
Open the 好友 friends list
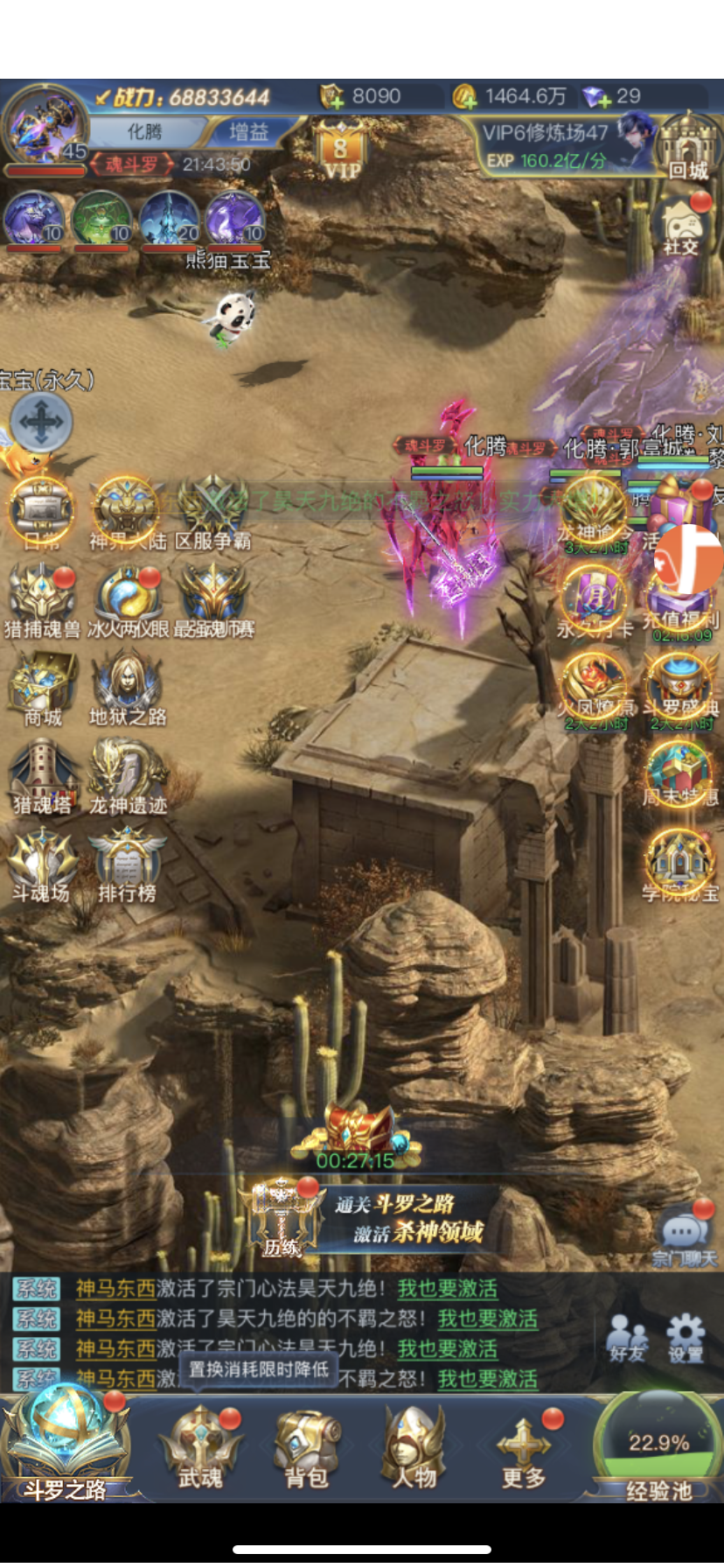[x=627, y=1339]
